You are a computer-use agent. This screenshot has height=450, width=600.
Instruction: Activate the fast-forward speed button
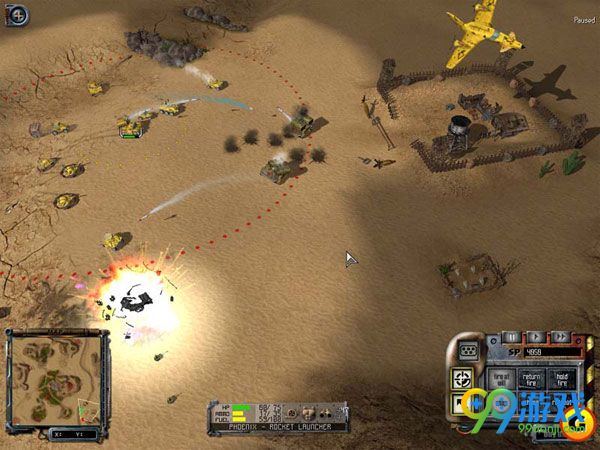(560, 337)
